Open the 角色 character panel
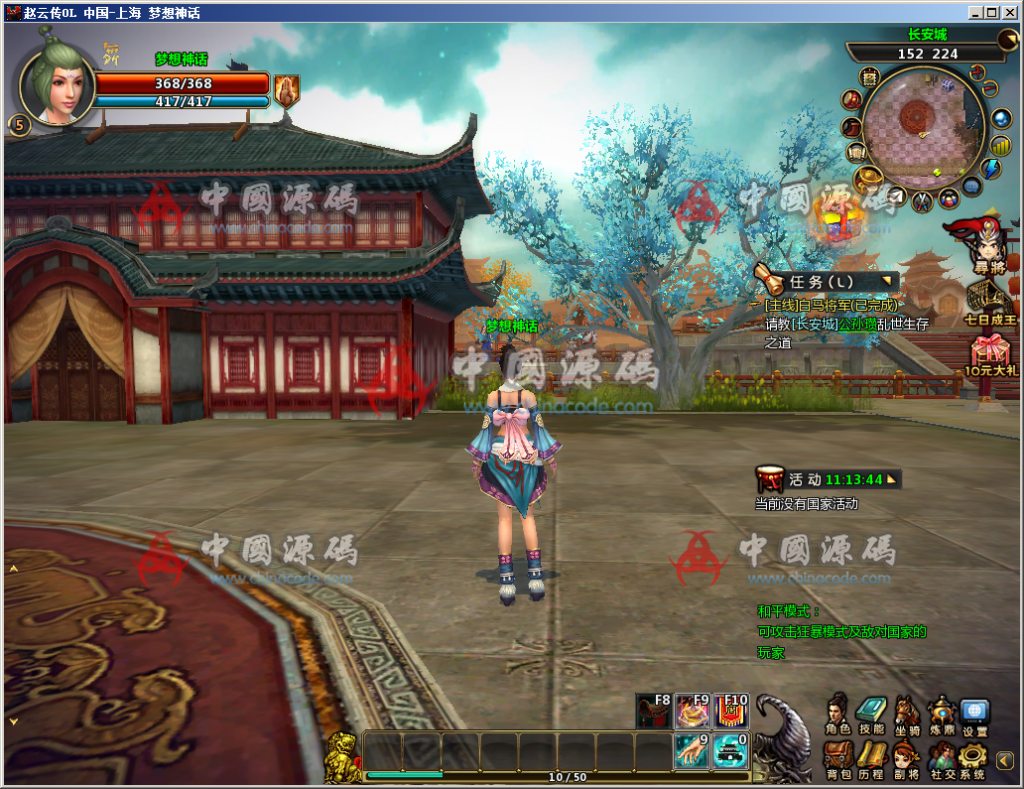The width and height of the screenshot is (1024, 789). (838, 712)
